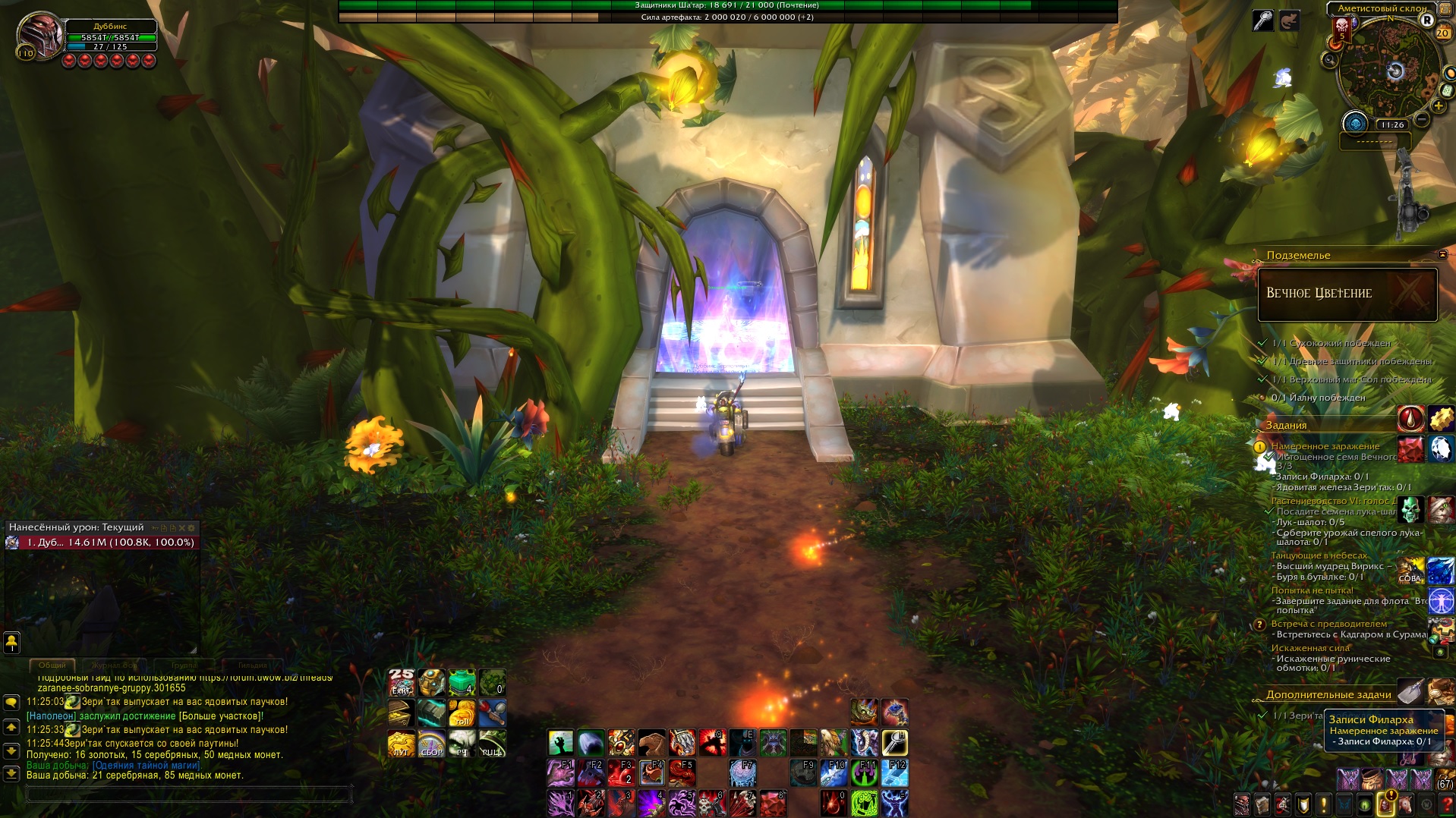Click the minimap tracking magnifier button
The height and width of the screenshot is (818, 1456).
1329,60
